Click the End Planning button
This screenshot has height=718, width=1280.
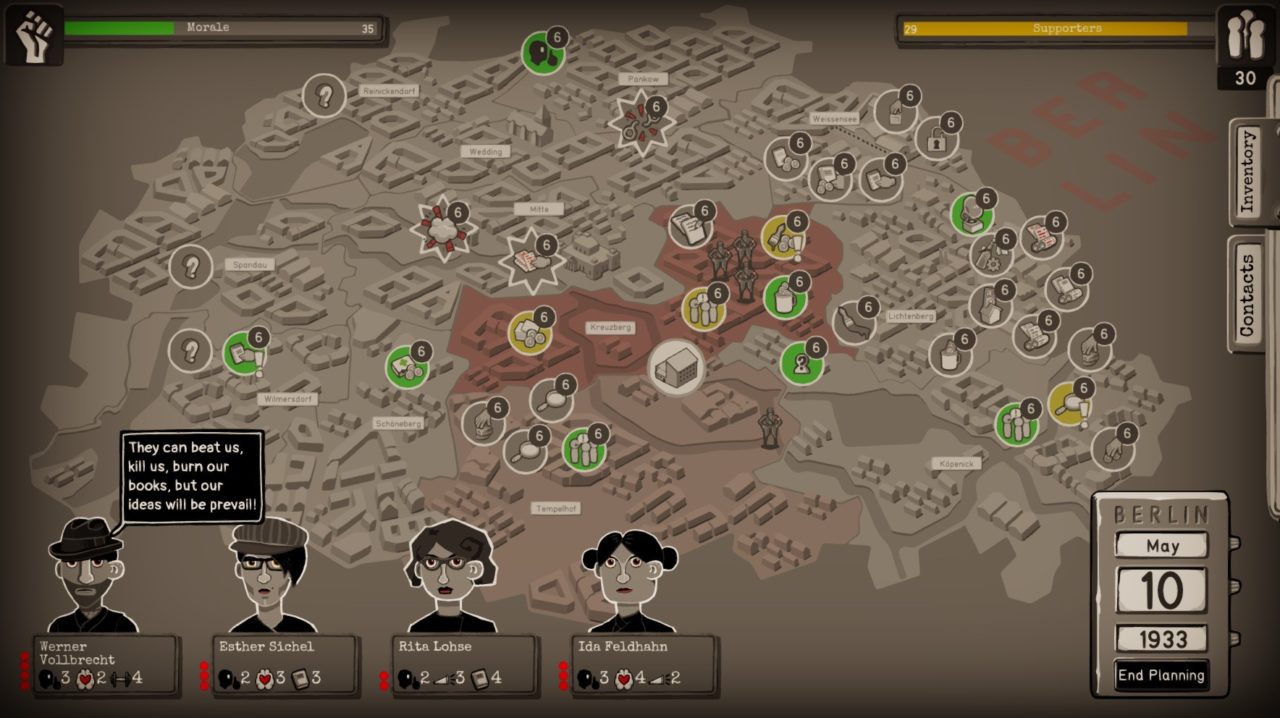pos(1161,675)
